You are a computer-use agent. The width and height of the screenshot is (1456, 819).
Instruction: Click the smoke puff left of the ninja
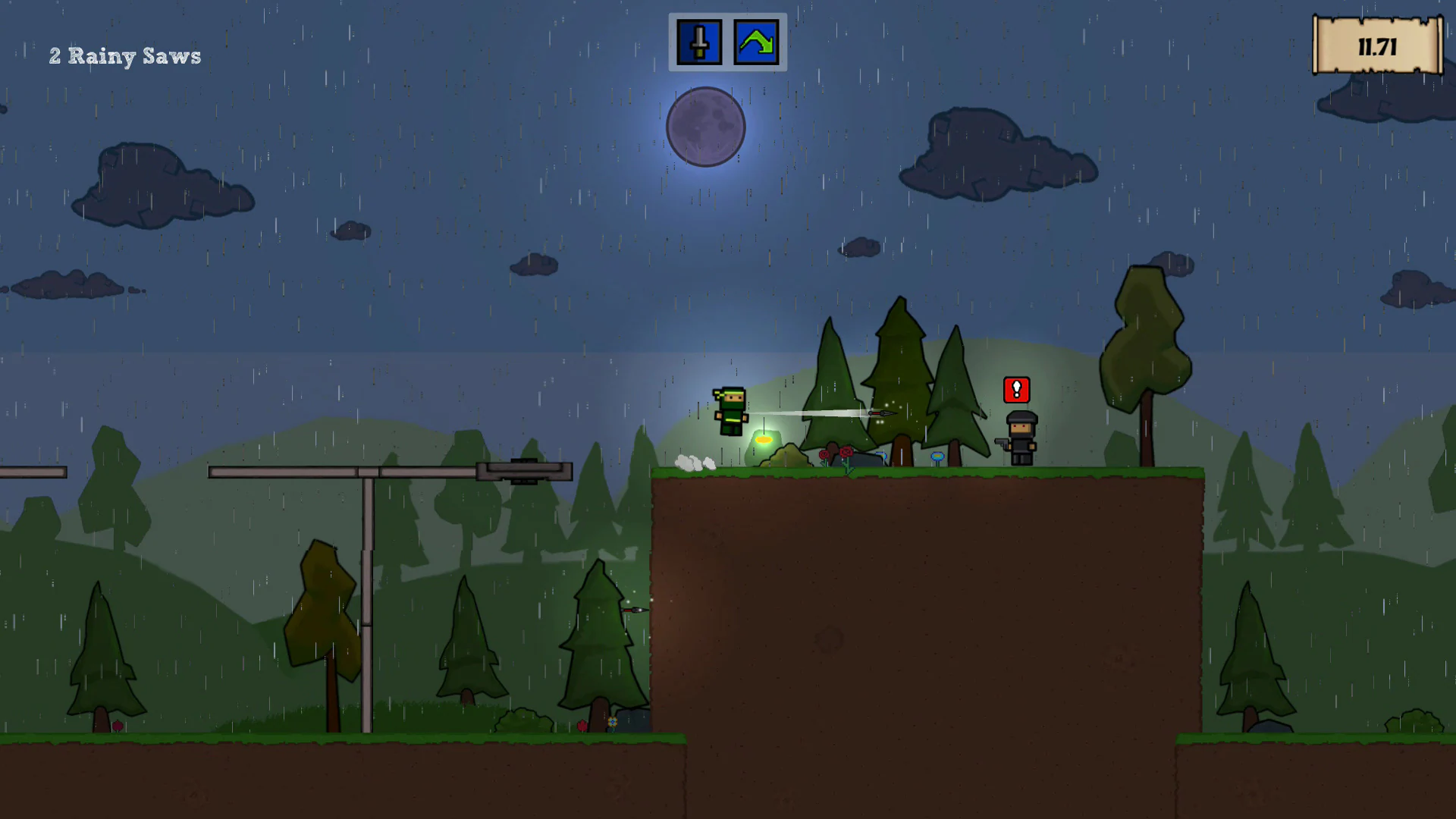point(695,463)
